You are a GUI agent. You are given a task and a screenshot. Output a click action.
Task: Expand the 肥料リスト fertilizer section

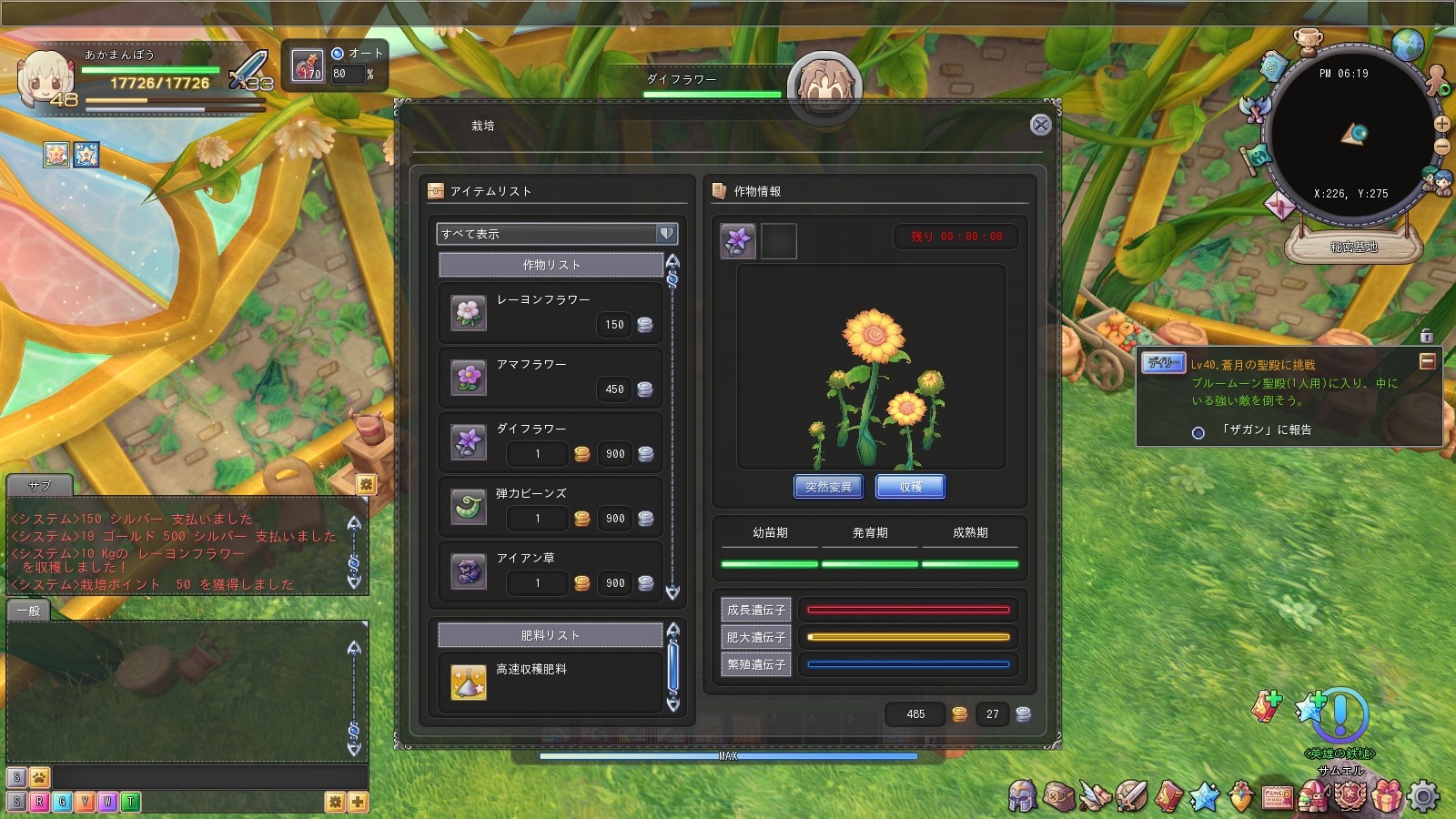551,634
